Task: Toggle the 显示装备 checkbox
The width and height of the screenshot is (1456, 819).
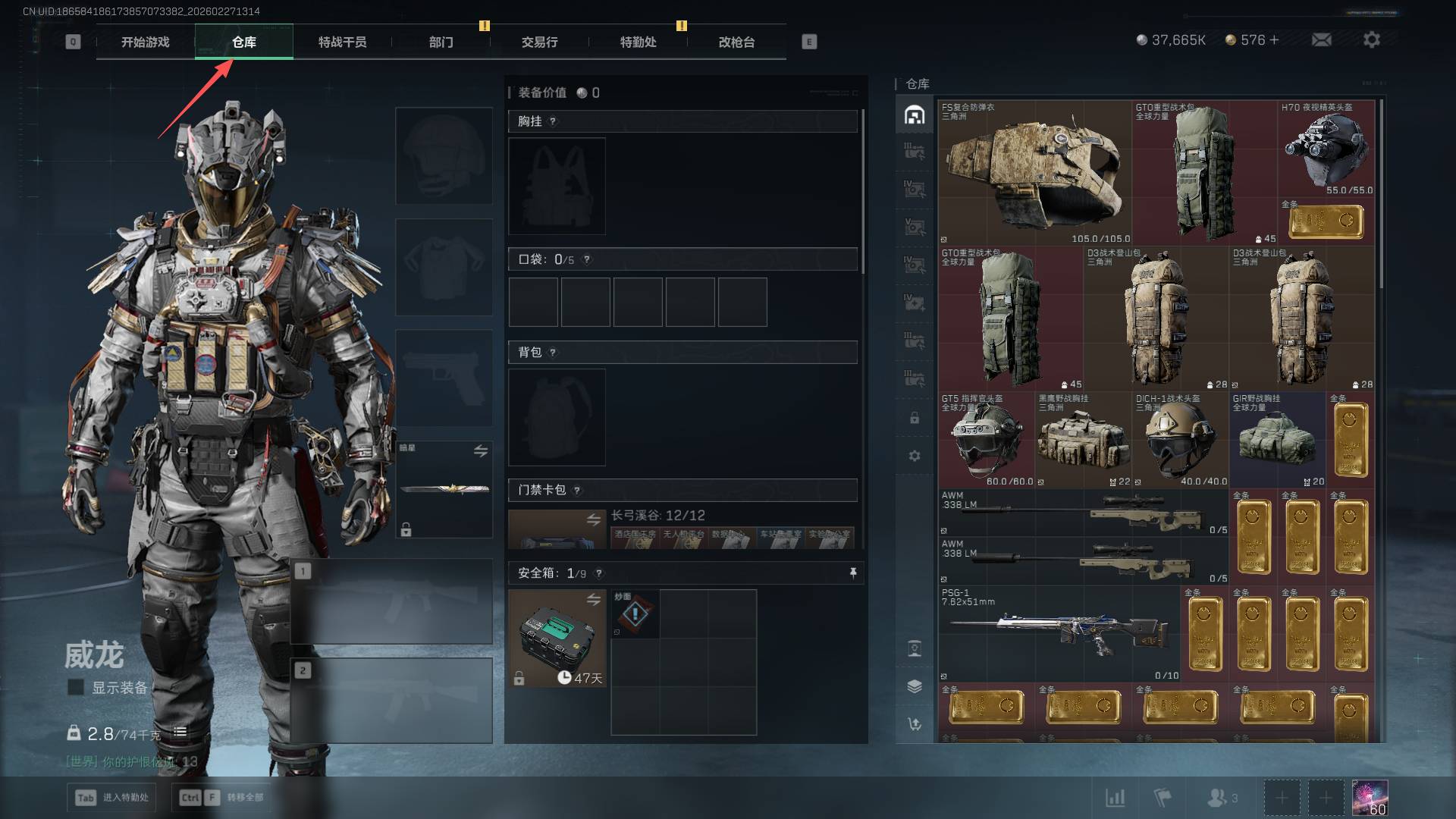Action: 76,687
